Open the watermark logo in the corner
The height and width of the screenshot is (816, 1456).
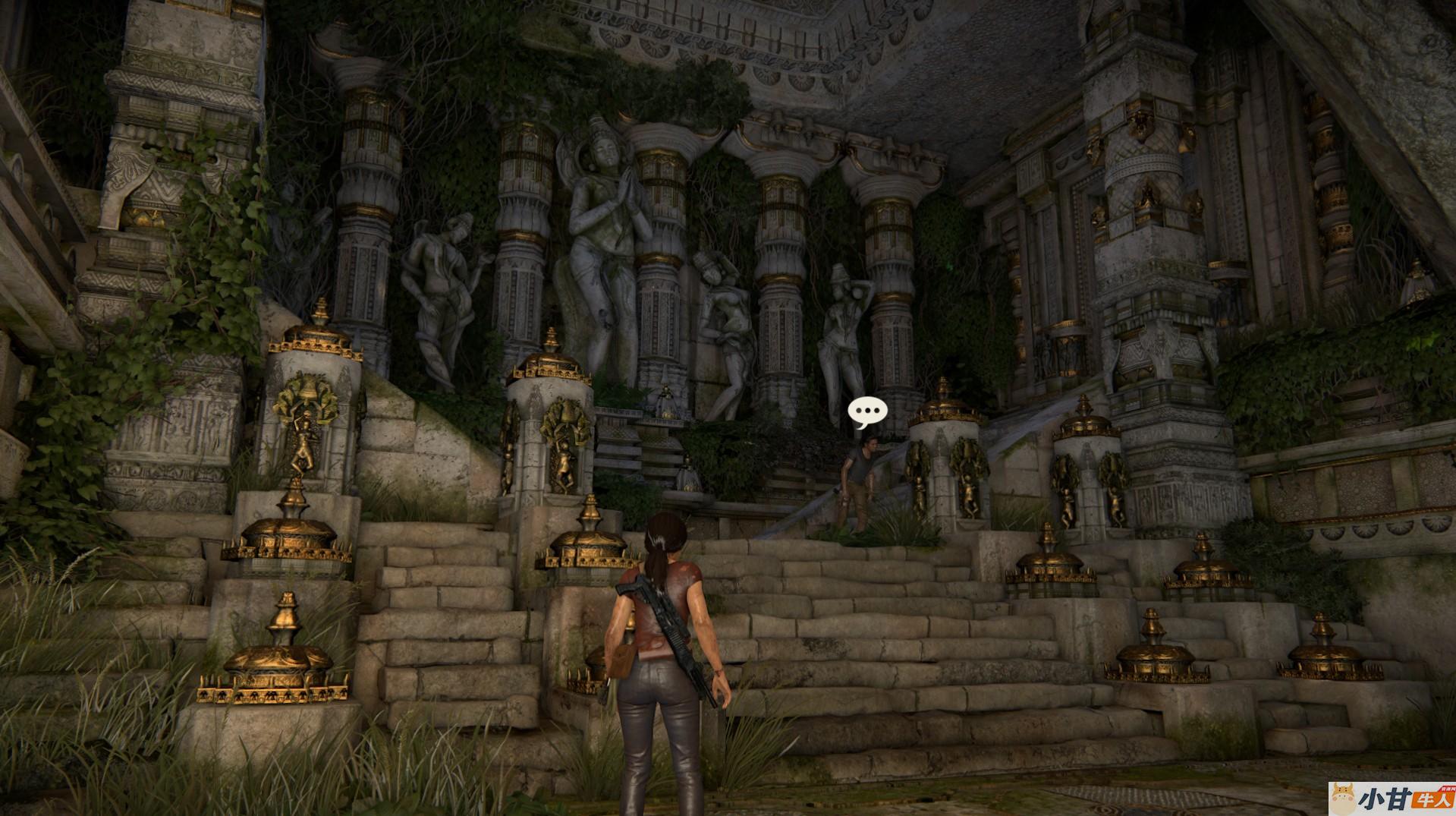tap(1391, 799)
